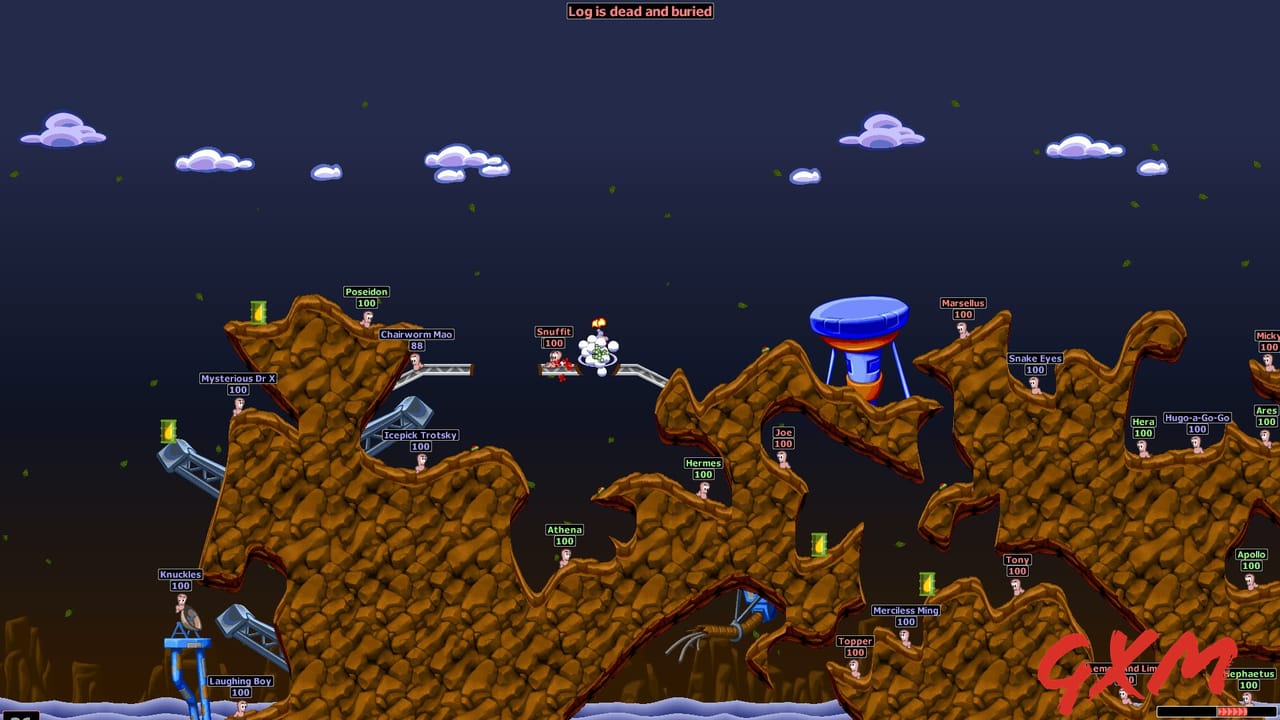
Task: Click the crate on the ledge below Icepick Trotsky
Action: click(166, 432)
